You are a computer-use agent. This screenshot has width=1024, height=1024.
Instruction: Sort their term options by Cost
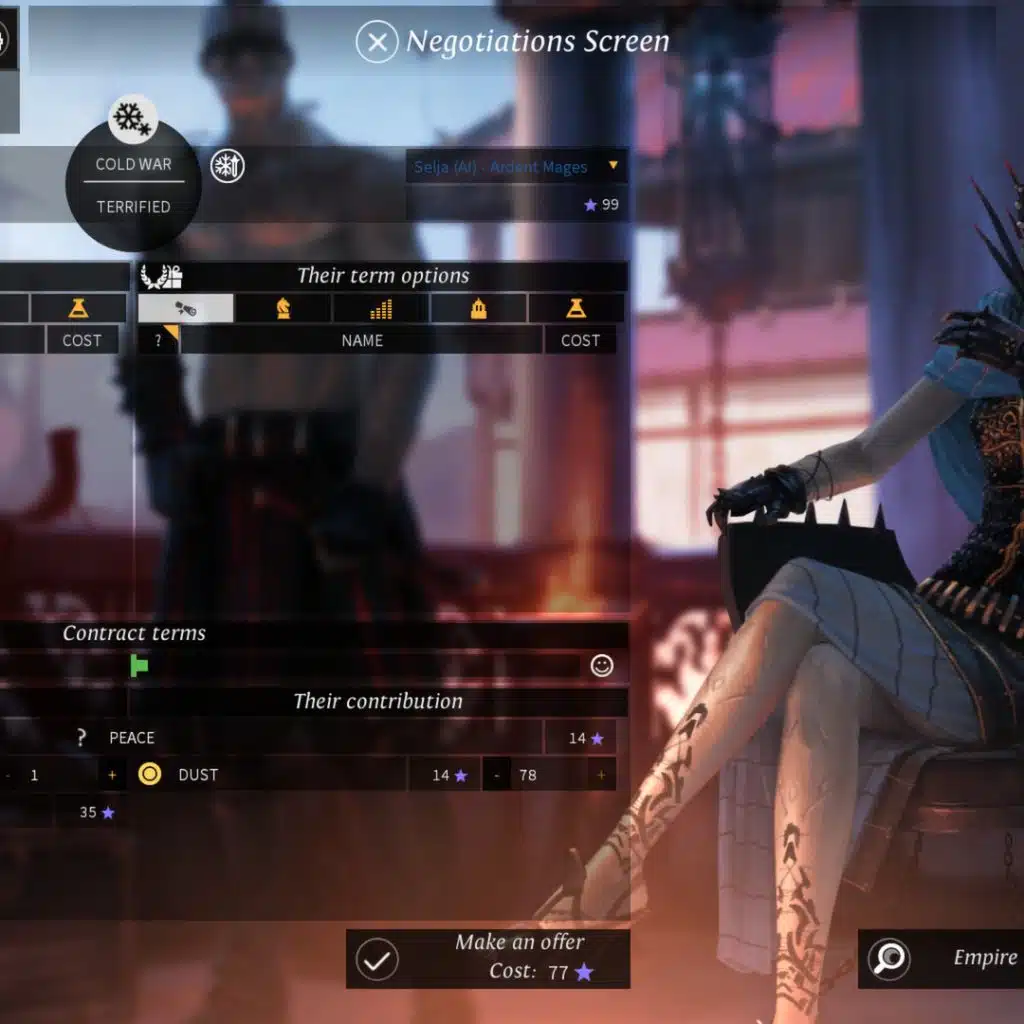pos(580,340)
